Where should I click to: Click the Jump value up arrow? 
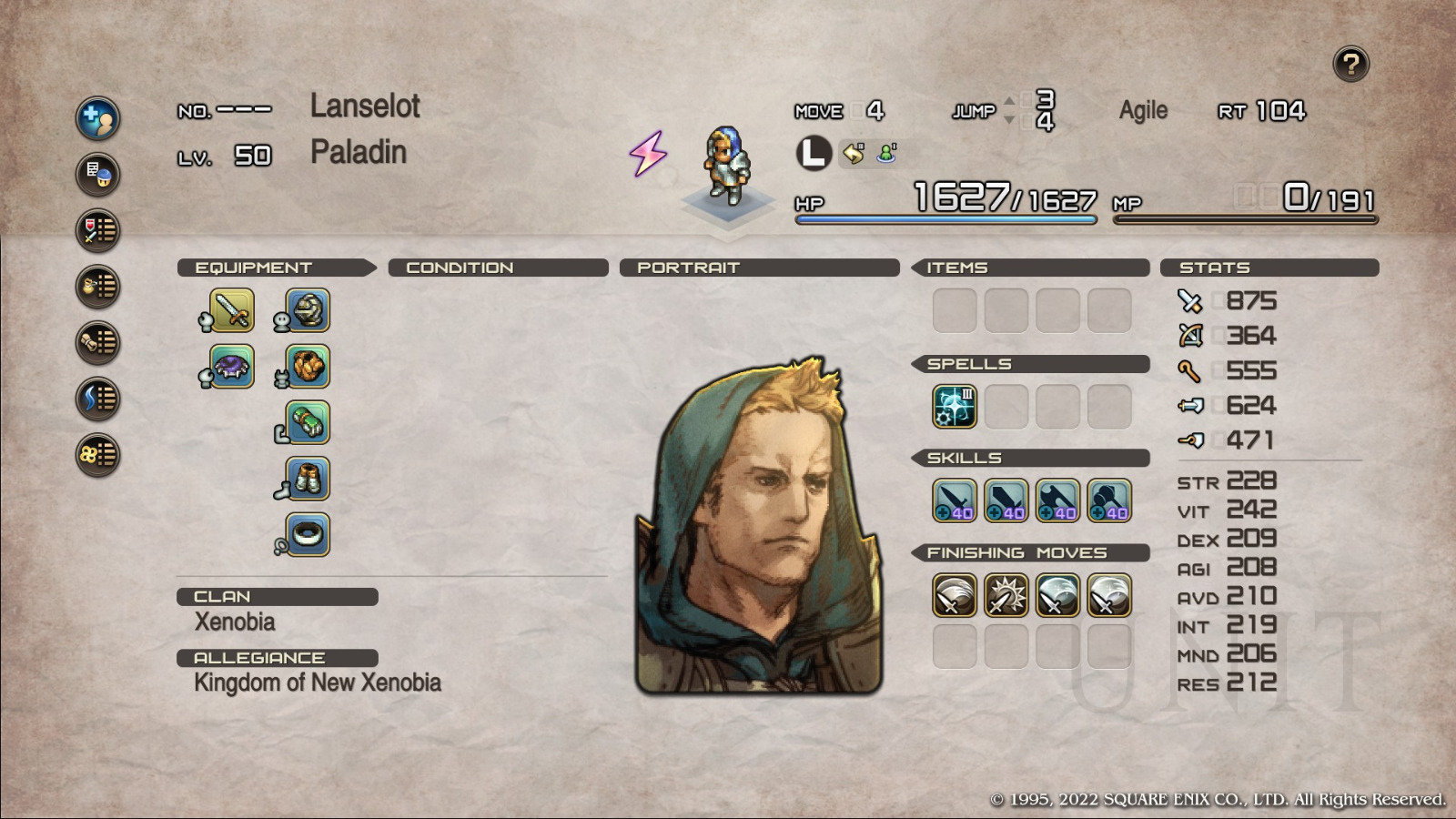(1008, 100)
